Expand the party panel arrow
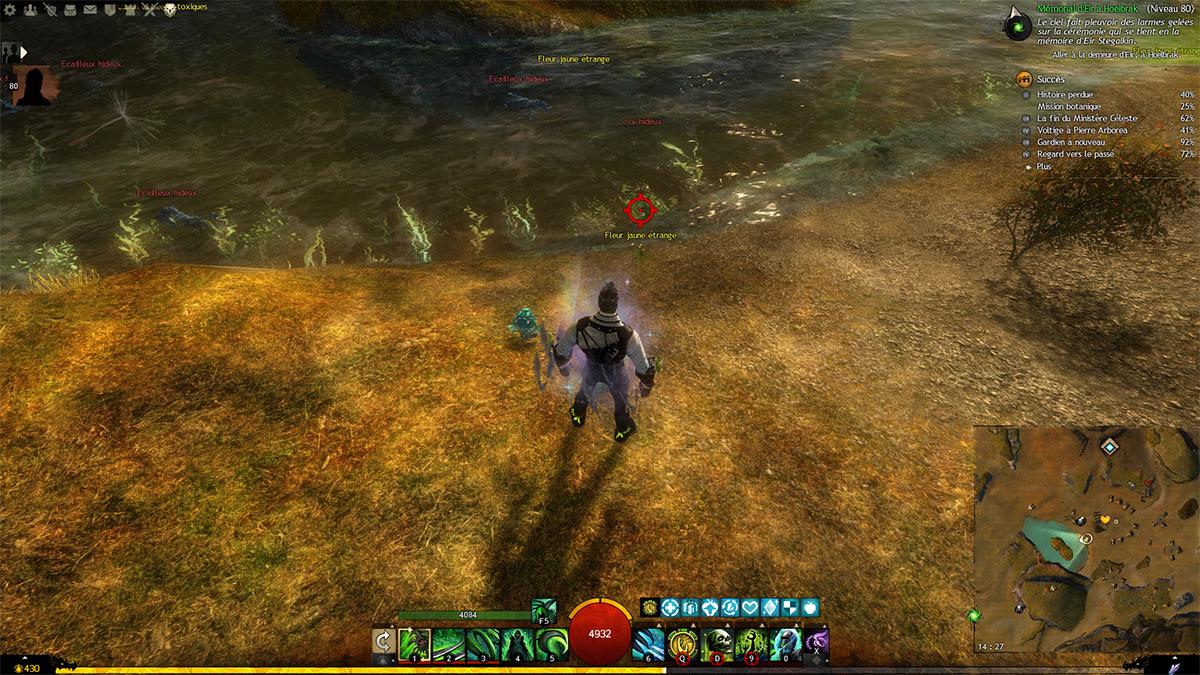The image size is (1200, 675). click(23, 52)
